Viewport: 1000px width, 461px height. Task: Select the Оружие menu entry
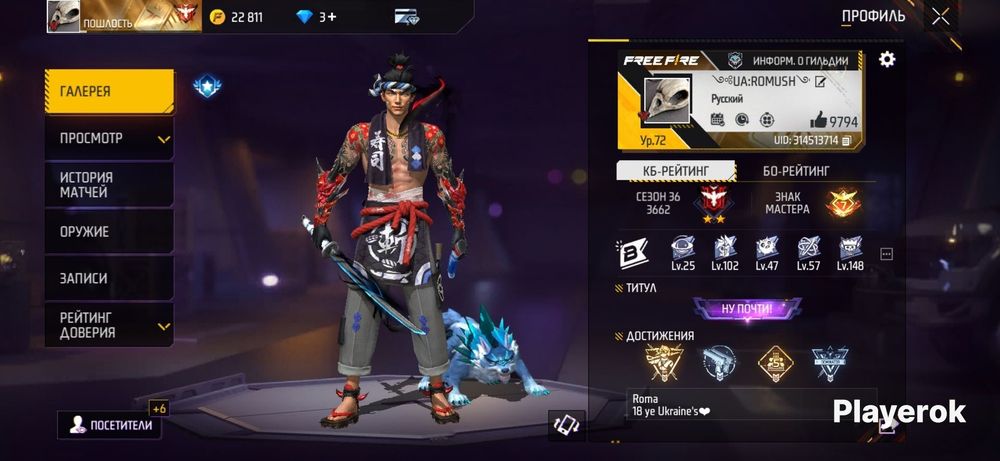pos(109,232)
